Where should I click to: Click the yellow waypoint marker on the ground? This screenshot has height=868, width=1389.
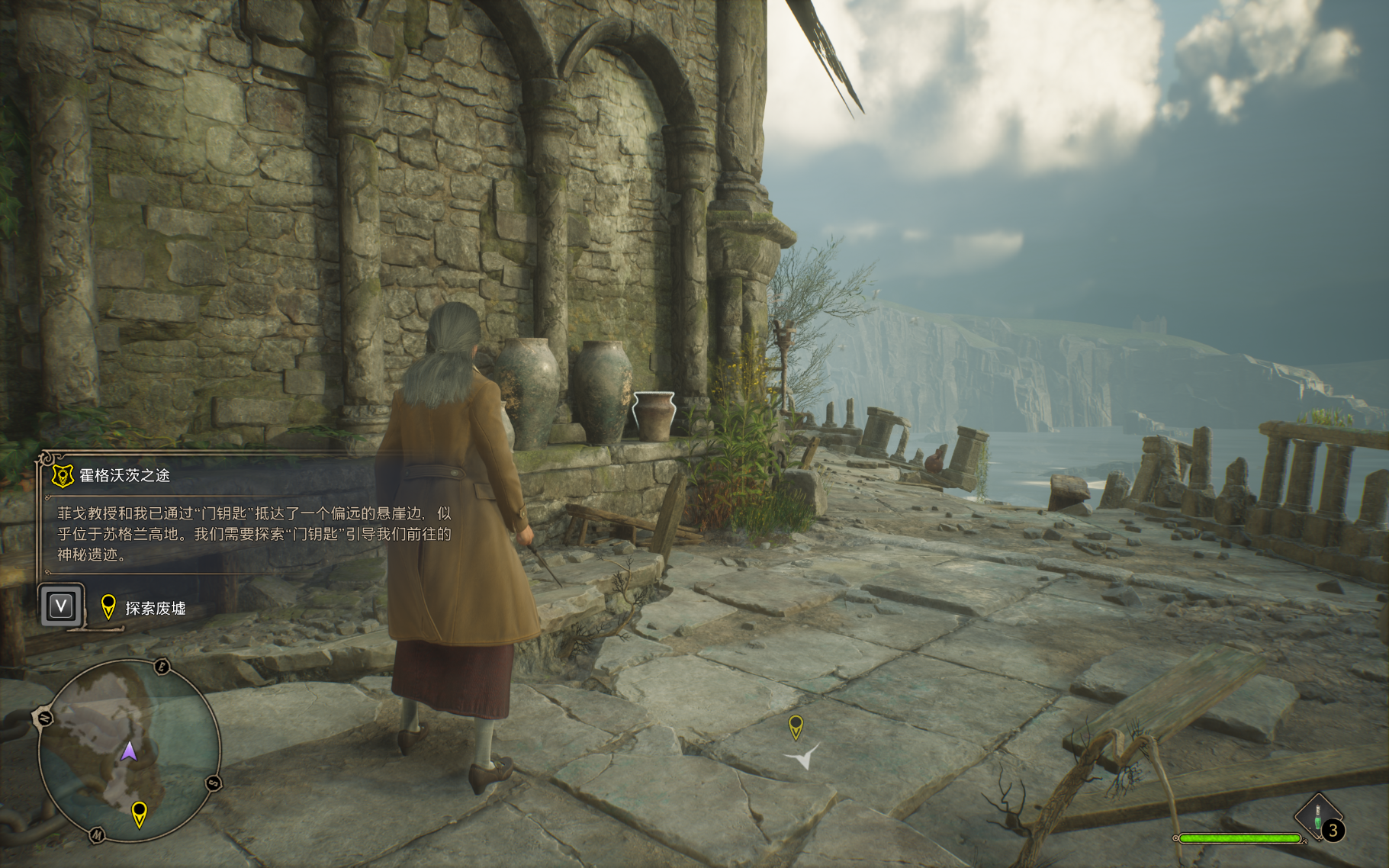796,725
